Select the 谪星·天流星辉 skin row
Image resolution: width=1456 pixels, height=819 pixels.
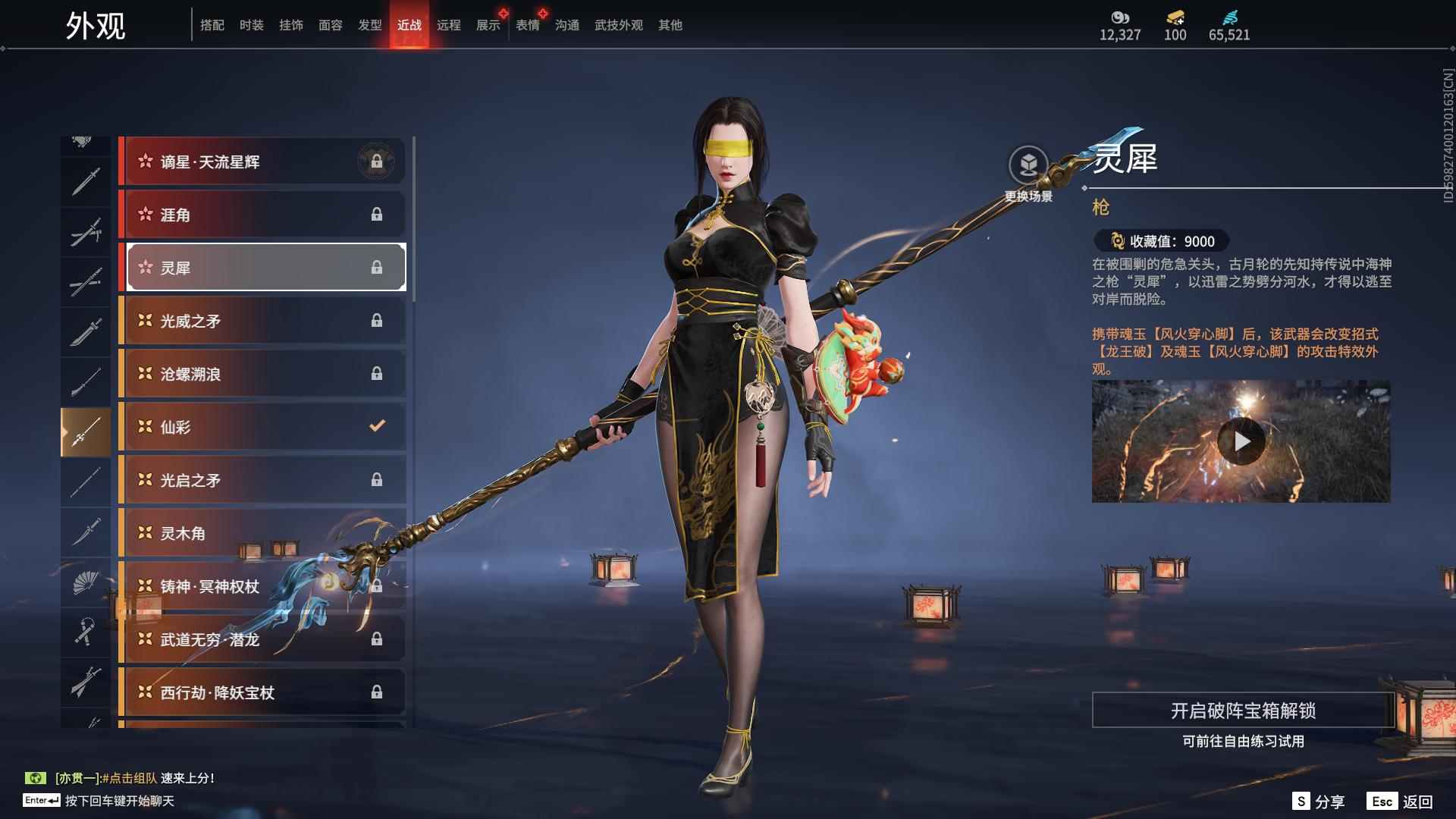[262, 162]
